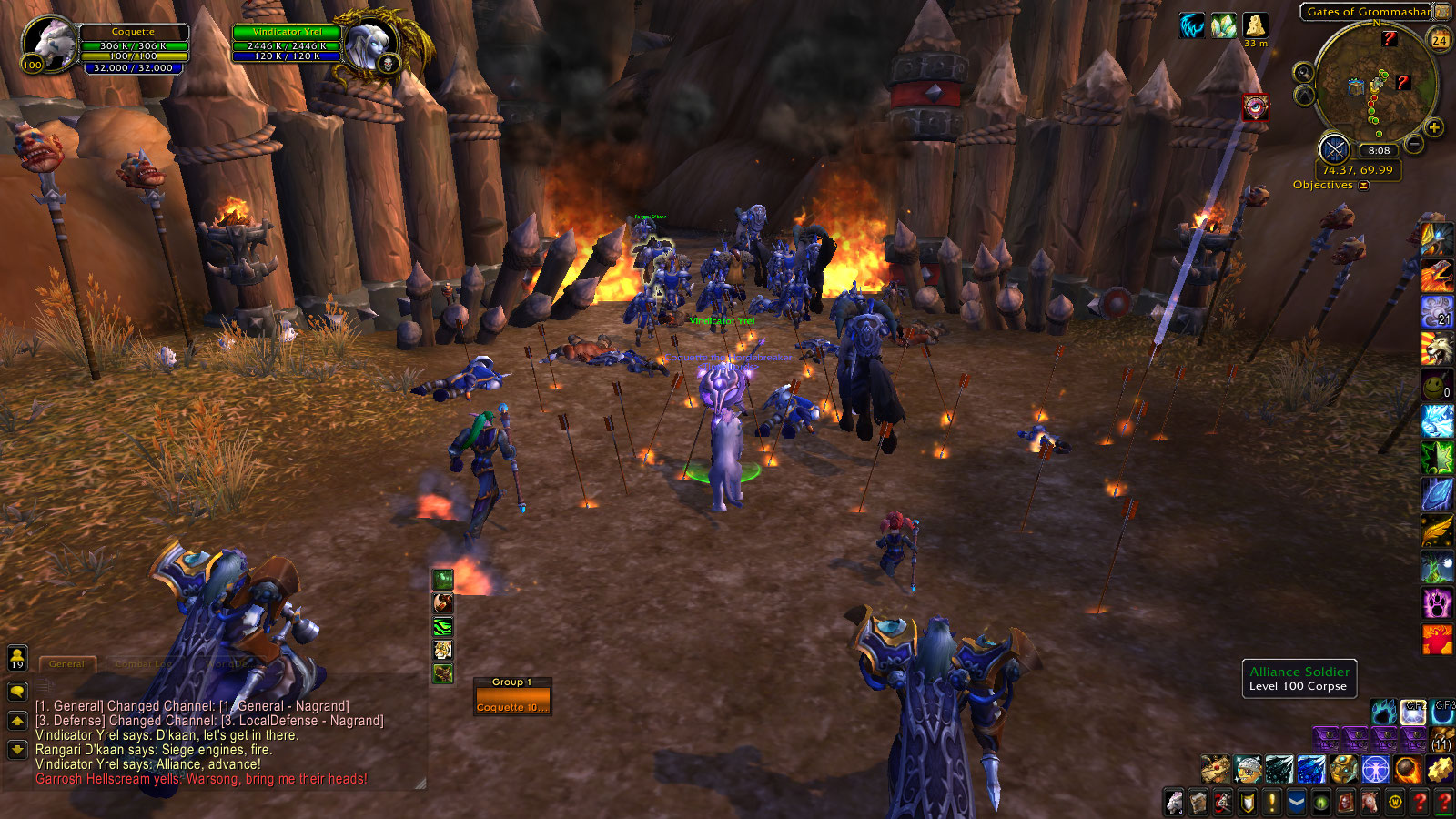Screen dimensions: 1456x819
Task: Open the world map at Gates of Grommashar
Action: tap(1368, 12)
